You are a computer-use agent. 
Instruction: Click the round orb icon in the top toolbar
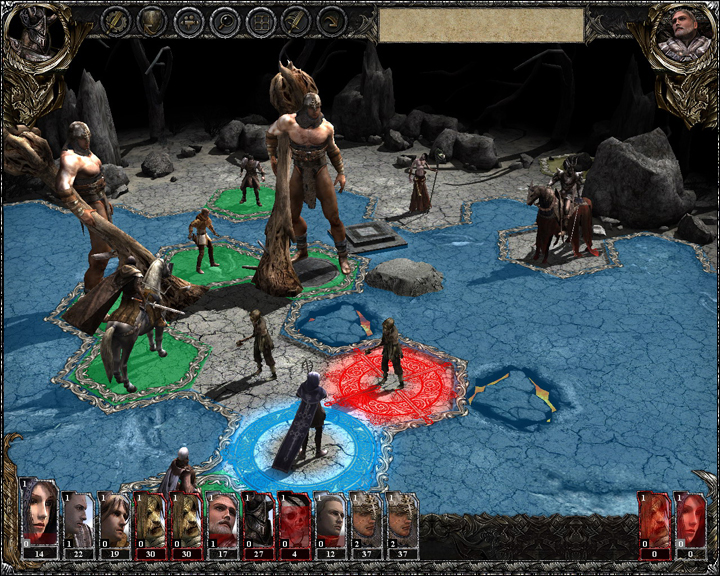pos(225,21)
